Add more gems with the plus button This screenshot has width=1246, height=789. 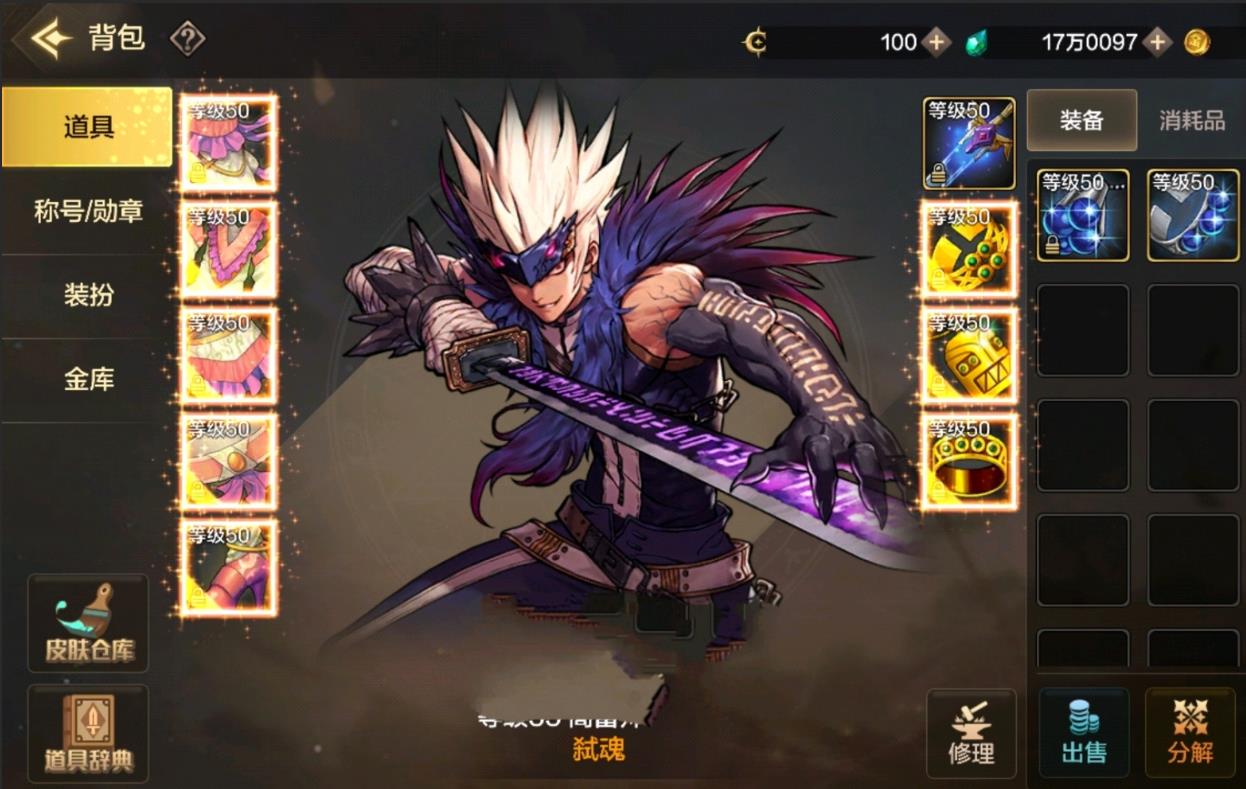click(x=1157, y=42)
